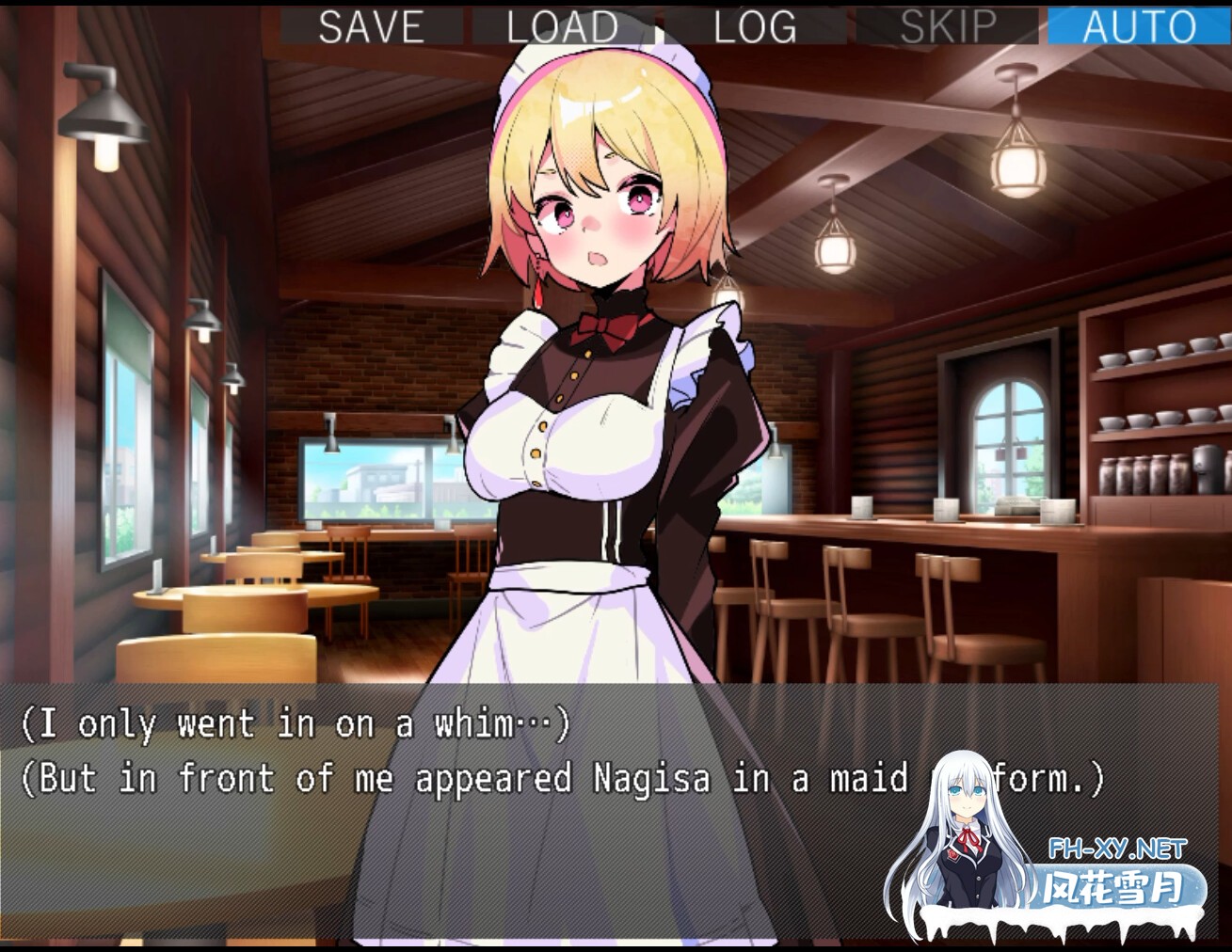Image resolution: width=1232 pixels, height=952 pixels.
Task: Show the dialogue LOG
Action: [754, 25]
